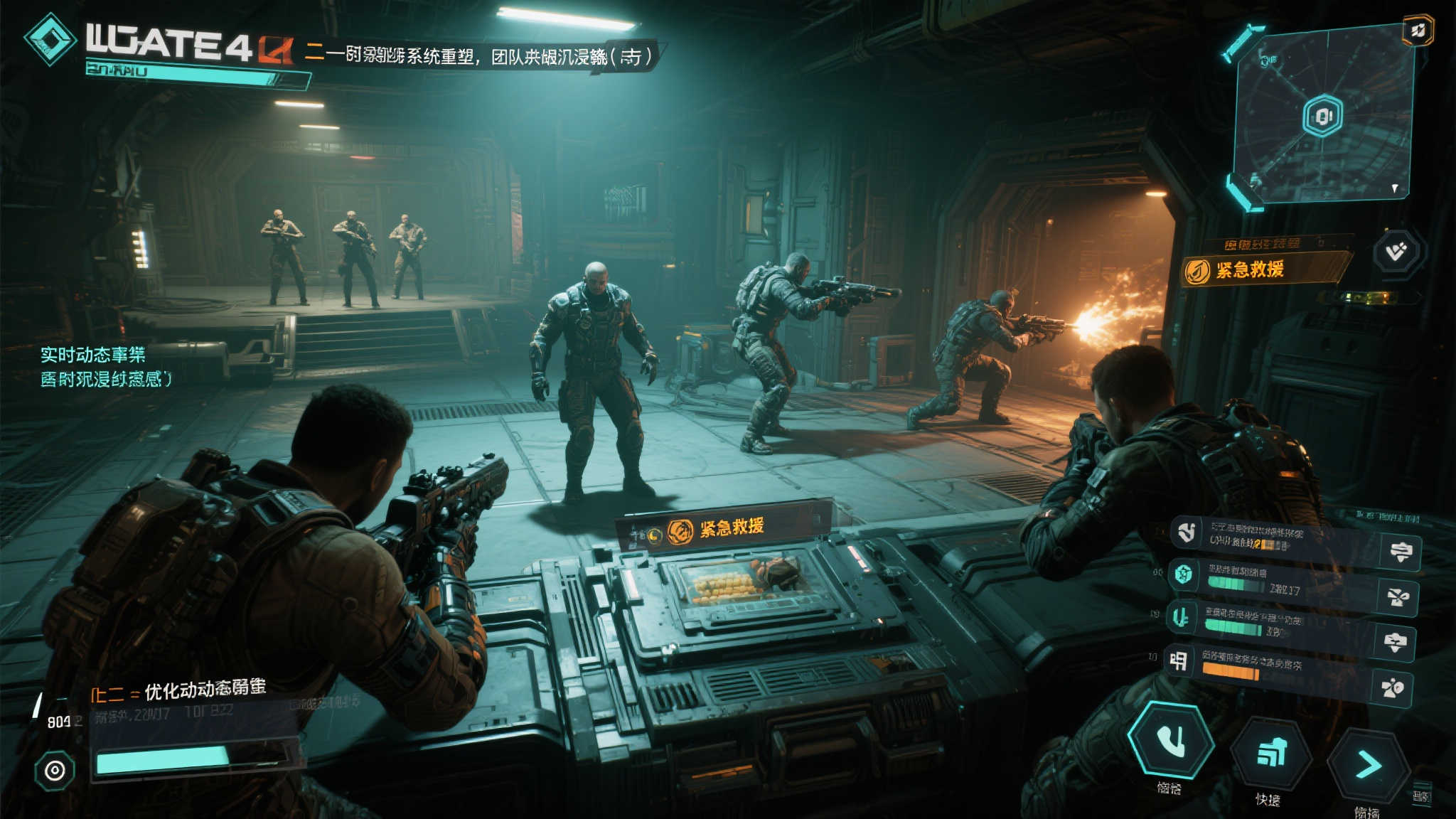
Task: Activate the 紧急救援 prompt above the supply crate
Action: (x=725, y=528)
